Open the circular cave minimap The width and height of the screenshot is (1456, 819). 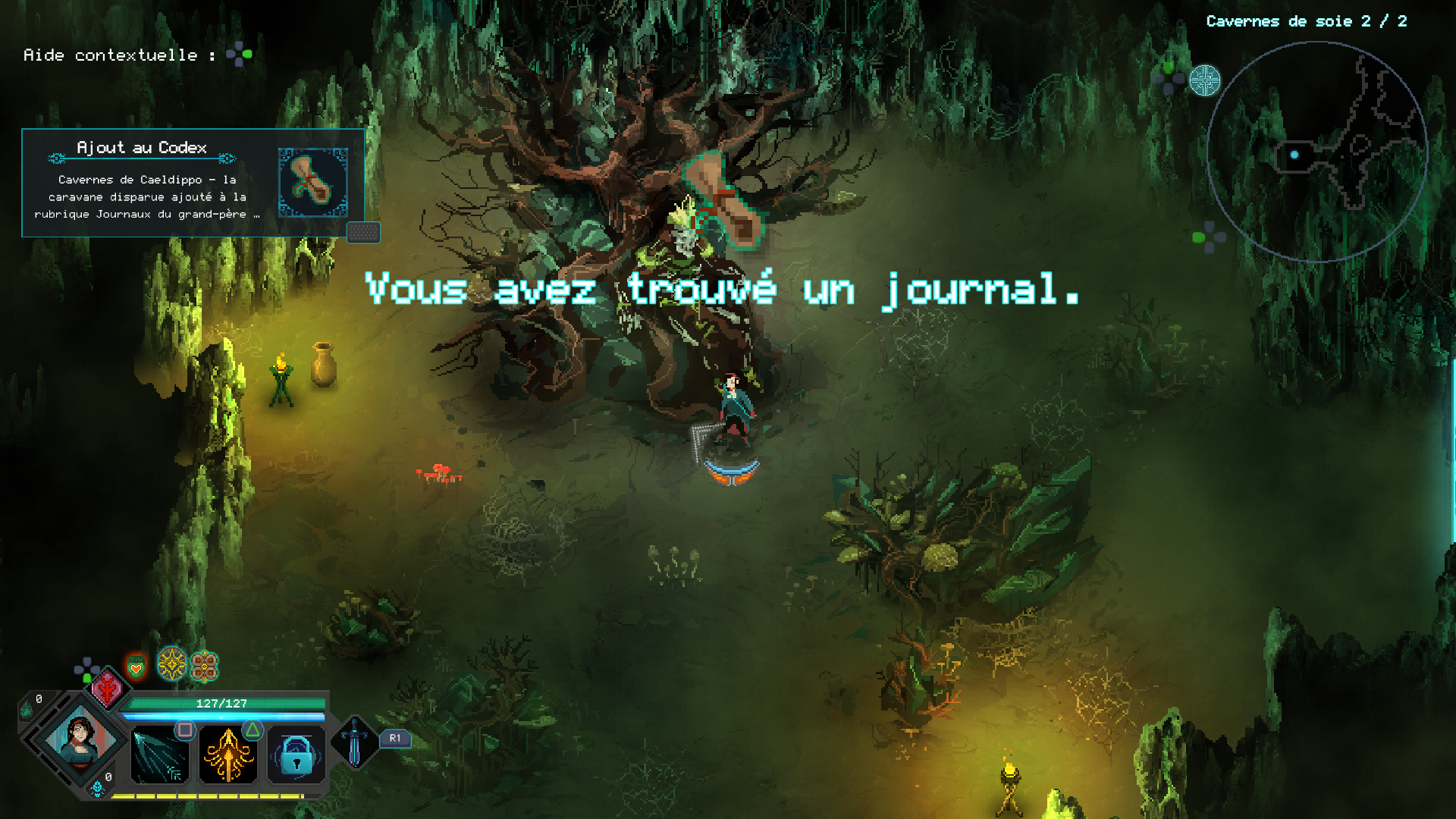coord(1316,152)
